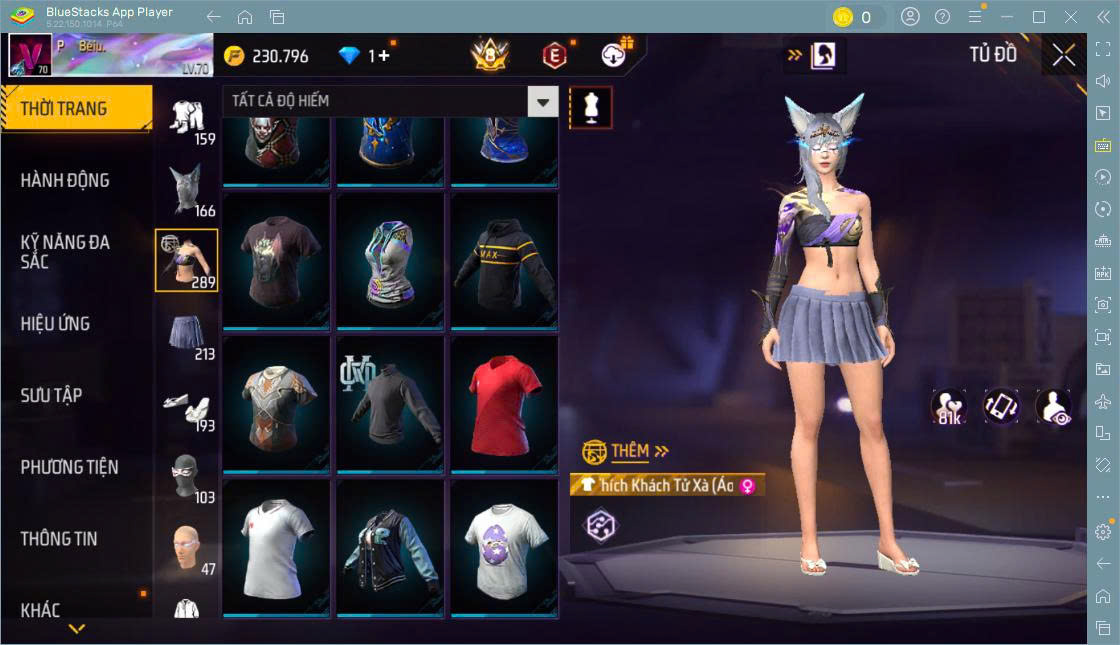The width and height of the screenshot is (1120, 645).
Task: Maximize the BlueStacks window
Action: coord(1039,17)
